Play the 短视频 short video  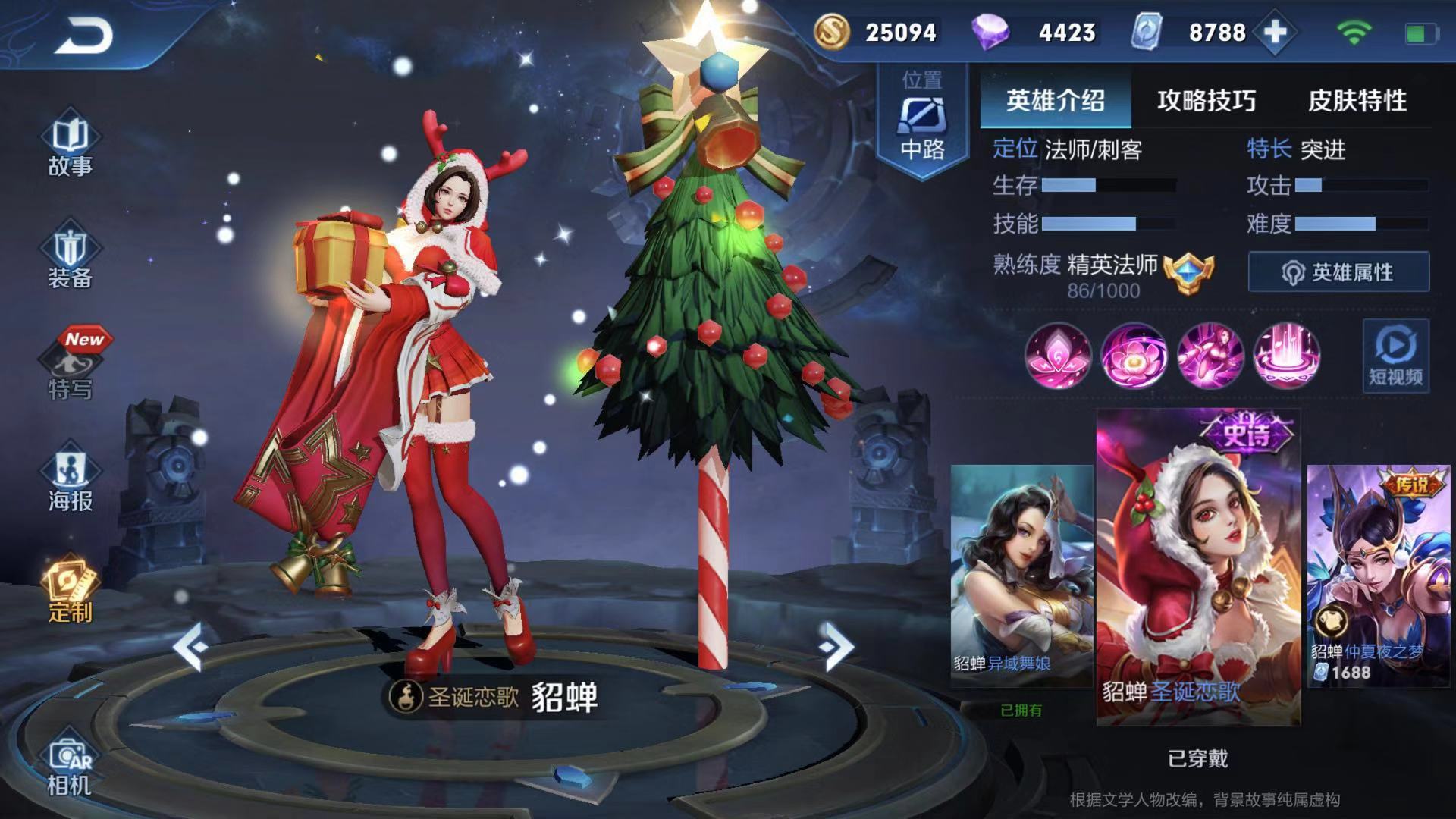(x=1395, y=356)
